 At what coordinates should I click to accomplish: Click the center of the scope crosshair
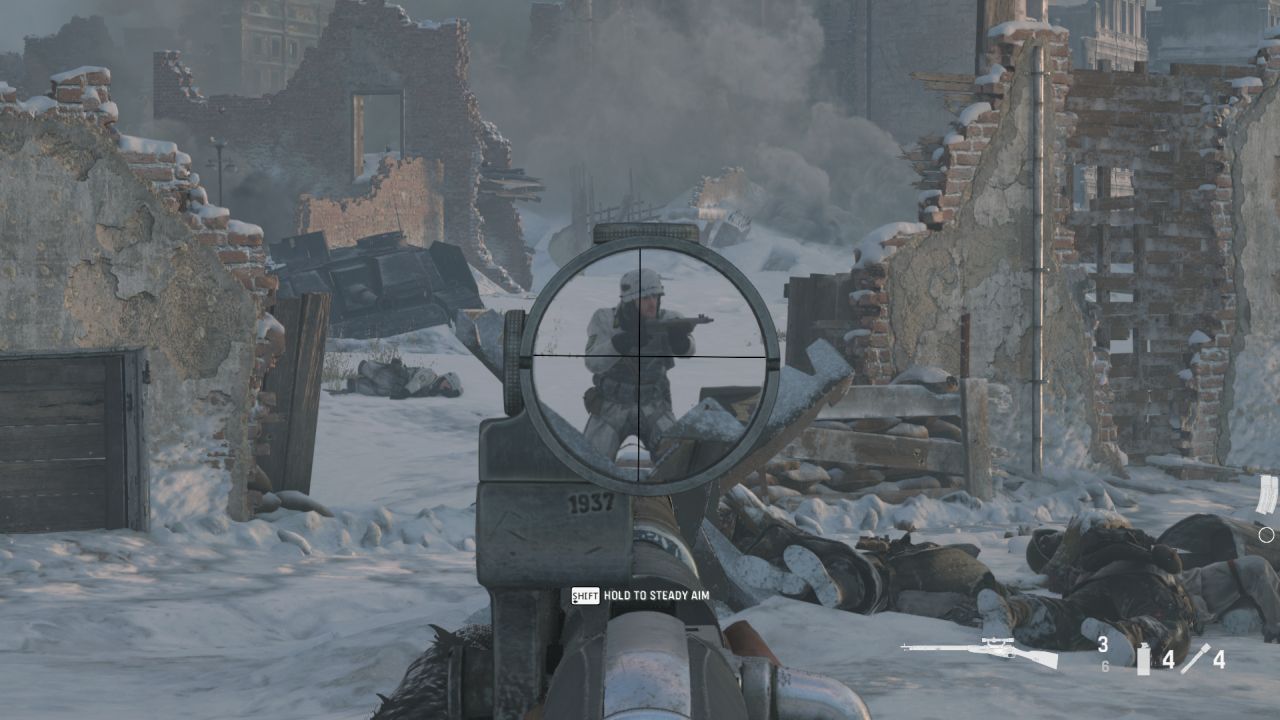point(640,355)
